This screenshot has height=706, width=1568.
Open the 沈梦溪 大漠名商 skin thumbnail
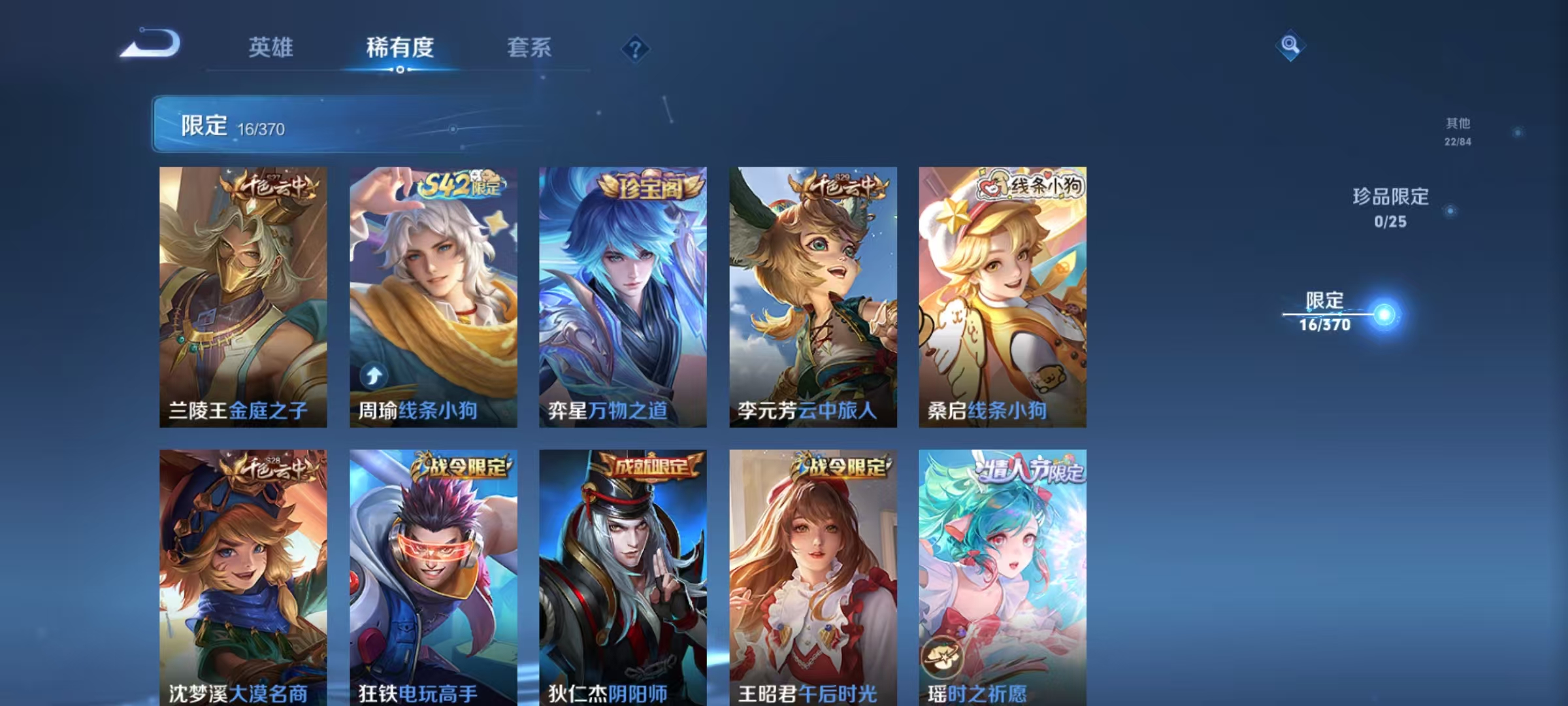[243, 575]
